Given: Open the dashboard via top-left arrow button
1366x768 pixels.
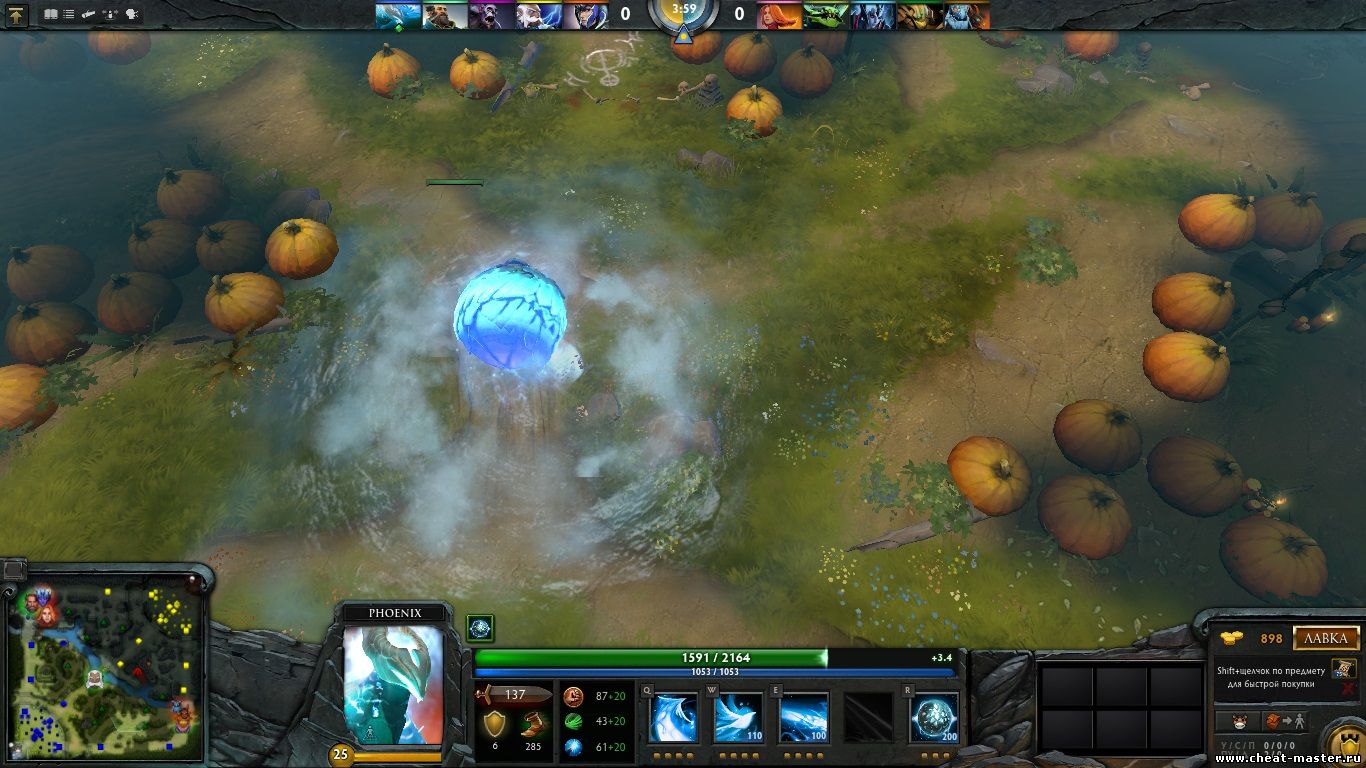Looking at the screenshot, I should pos(17,15).
